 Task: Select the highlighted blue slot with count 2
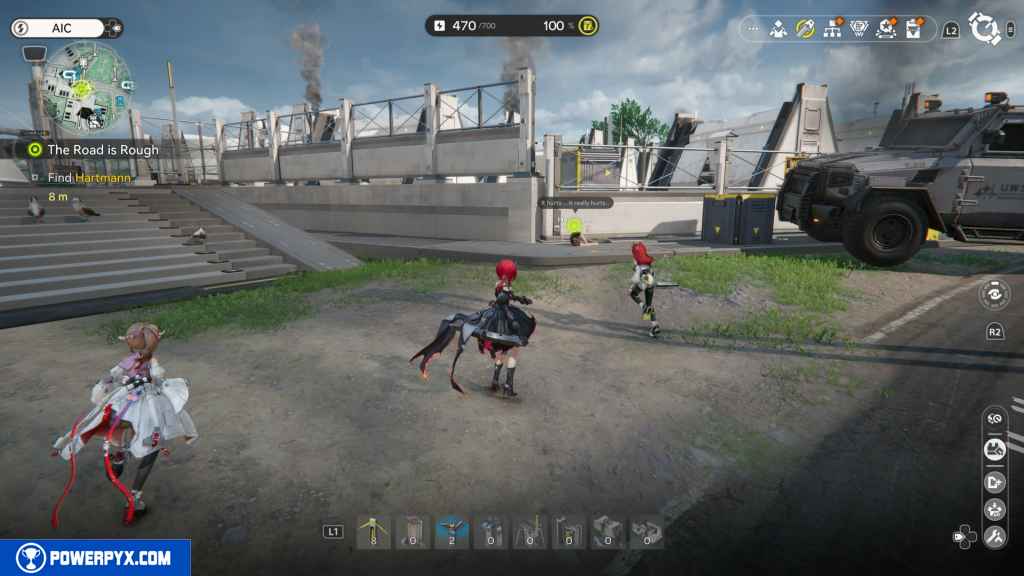coord(452,532)
